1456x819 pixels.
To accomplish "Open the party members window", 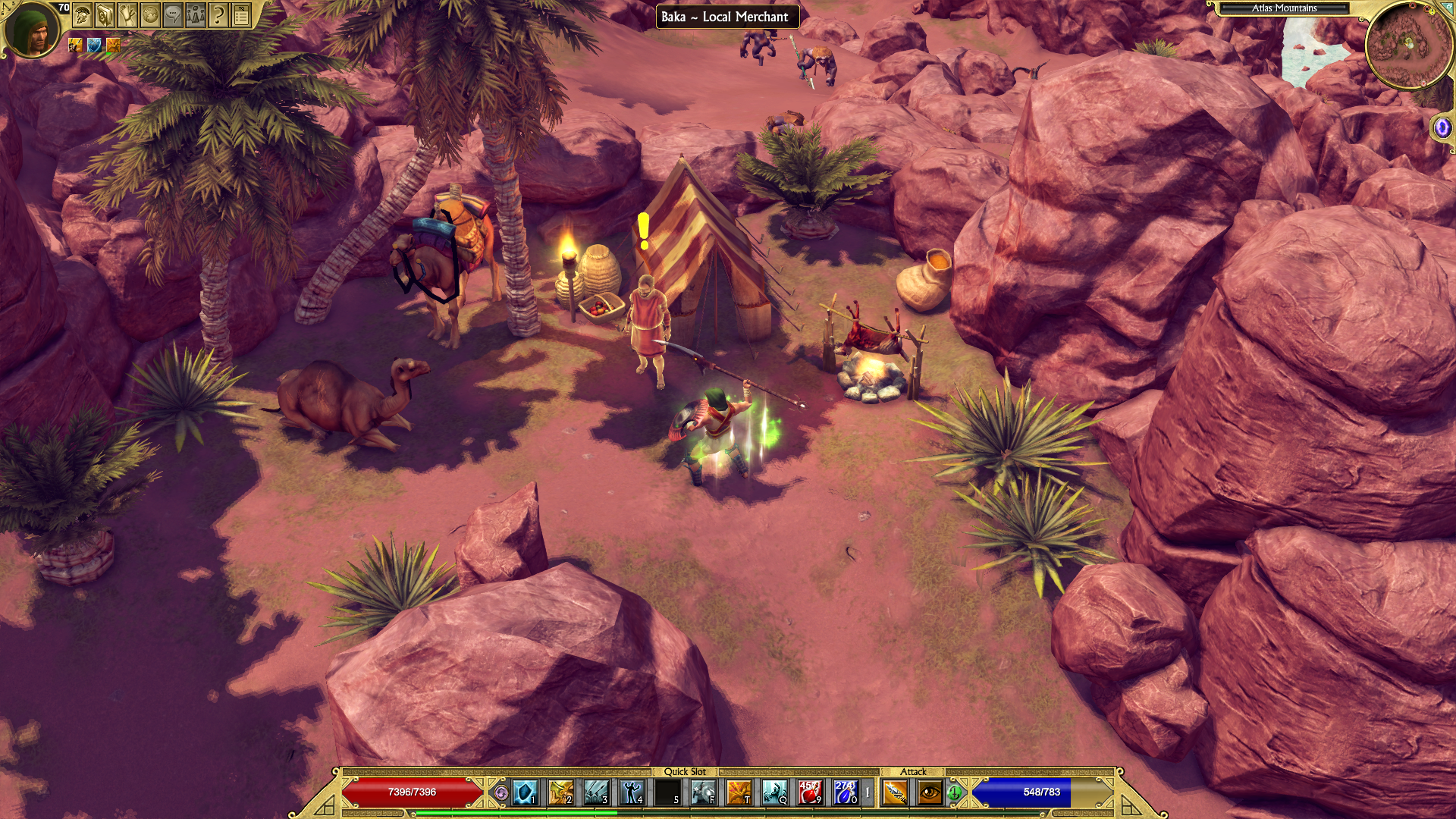I will [x=196, y=15].
